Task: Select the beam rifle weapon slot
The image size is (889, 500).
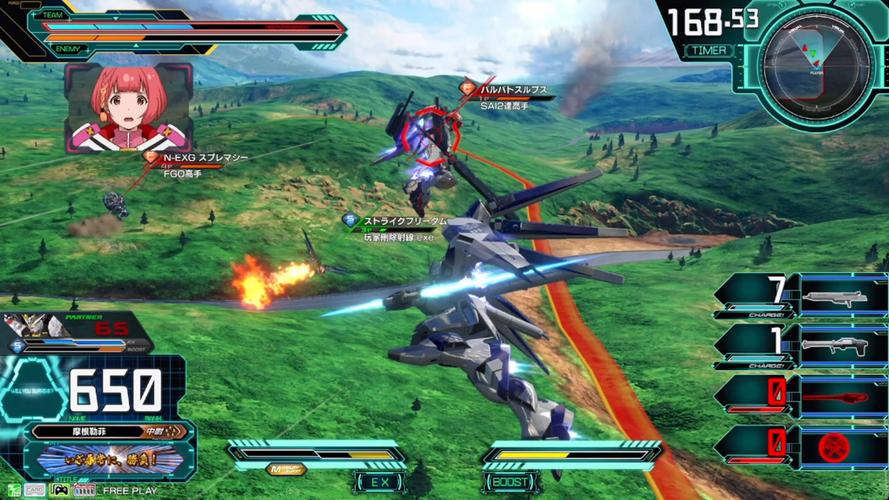Action: tap(842, 296)
